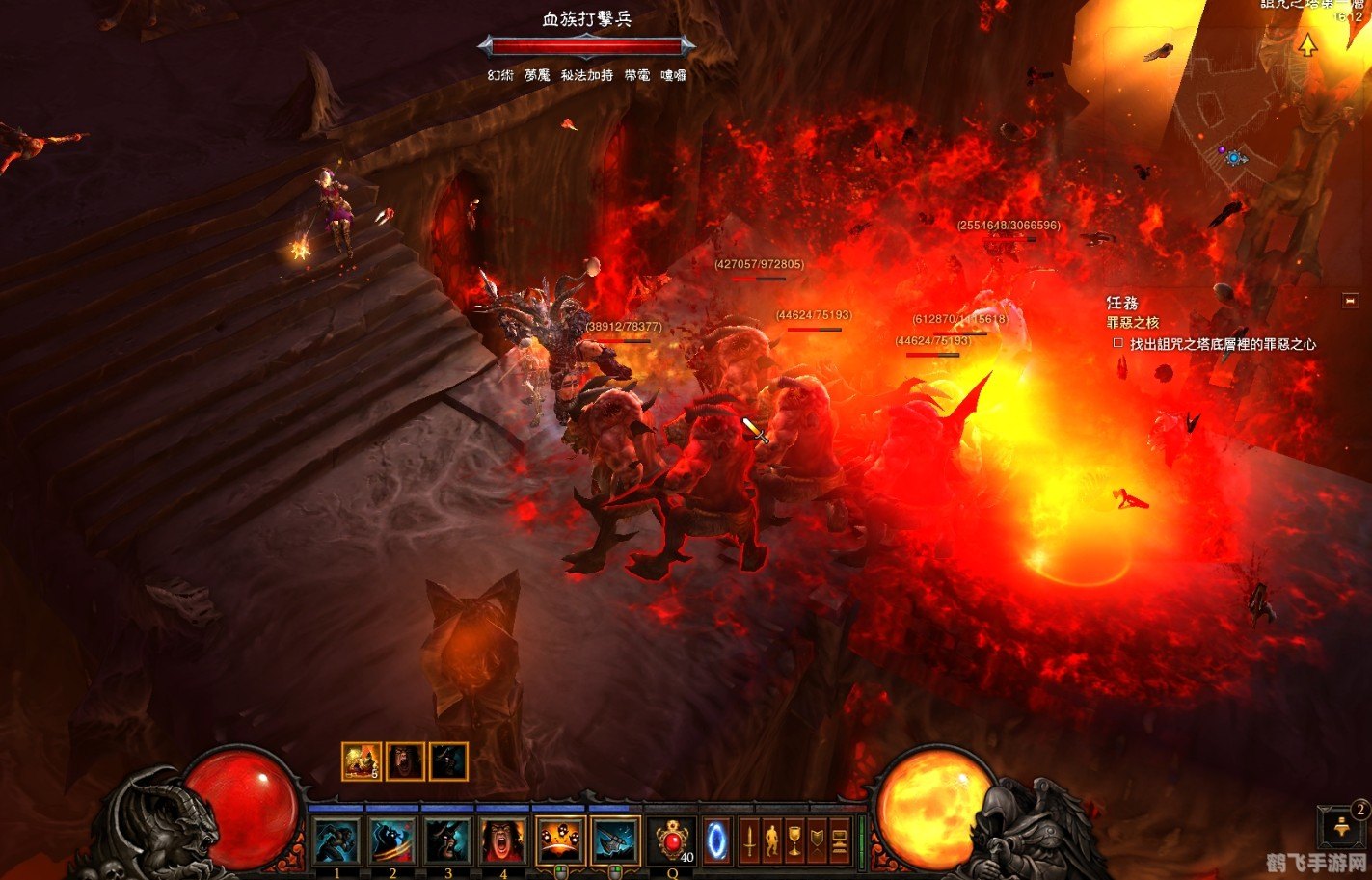The width and height of the screenshot is (1372, 880).
Task: Activate the screaming face skill in slot 4
Action: 503,840
